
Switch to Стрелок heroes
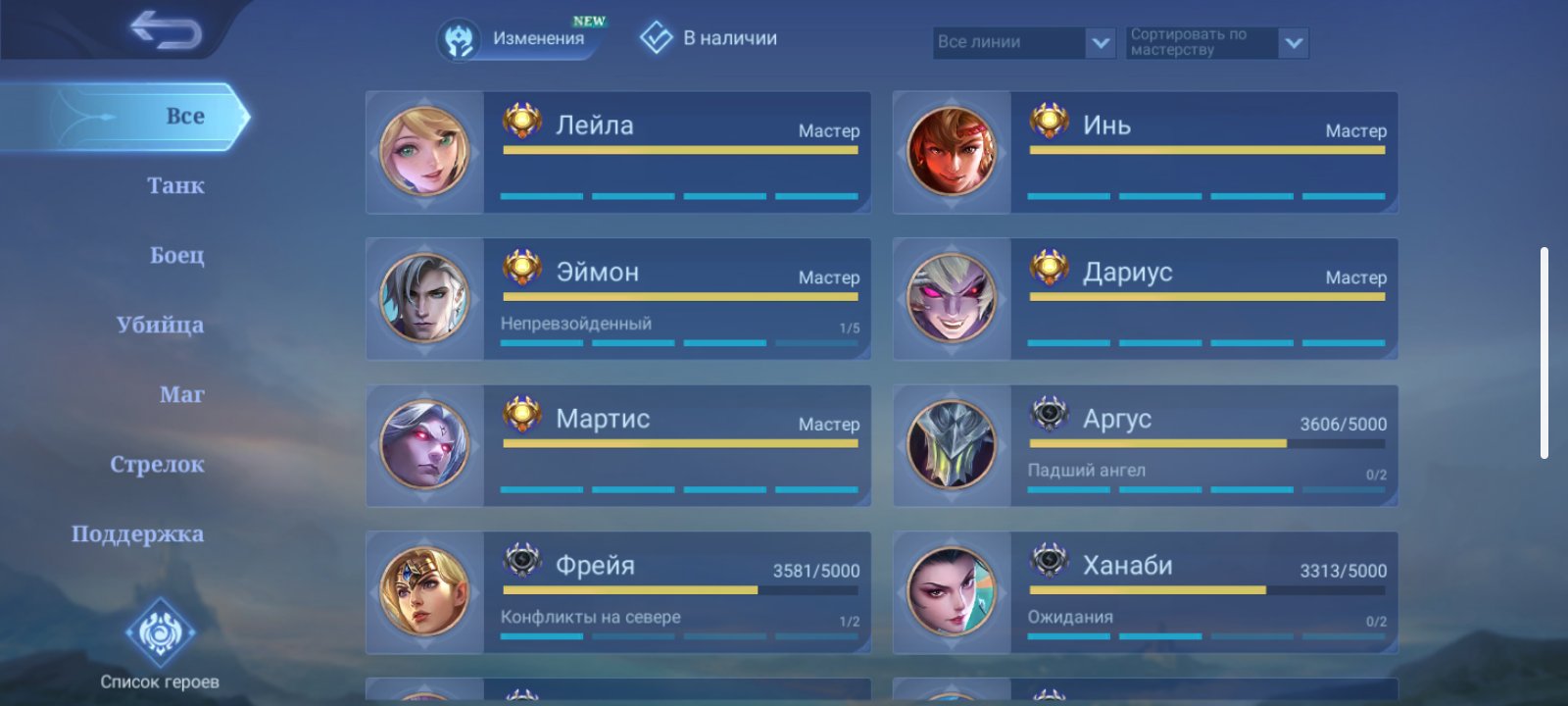(158, 465)
